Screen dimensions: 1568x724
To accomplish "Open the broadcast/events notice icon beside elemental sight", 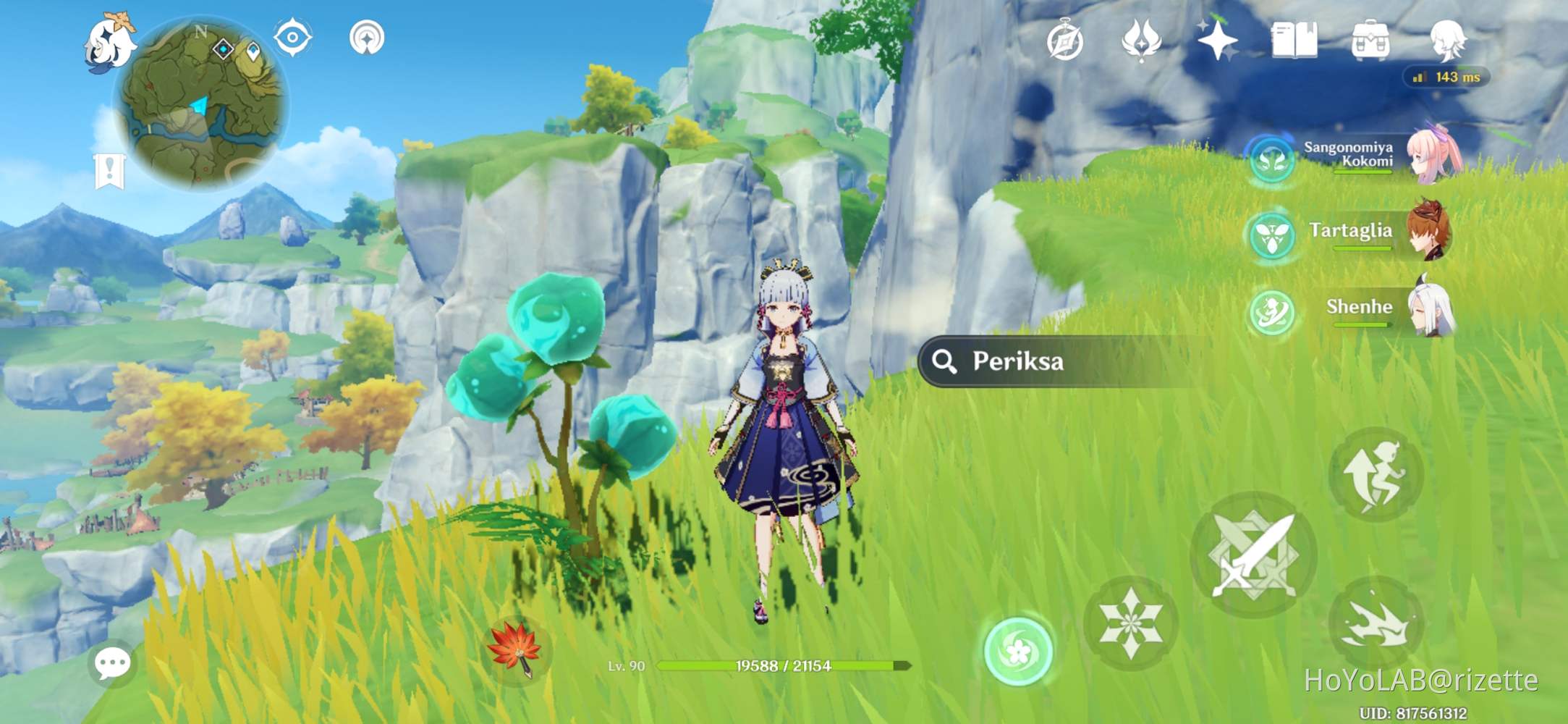I will (369, 38).
